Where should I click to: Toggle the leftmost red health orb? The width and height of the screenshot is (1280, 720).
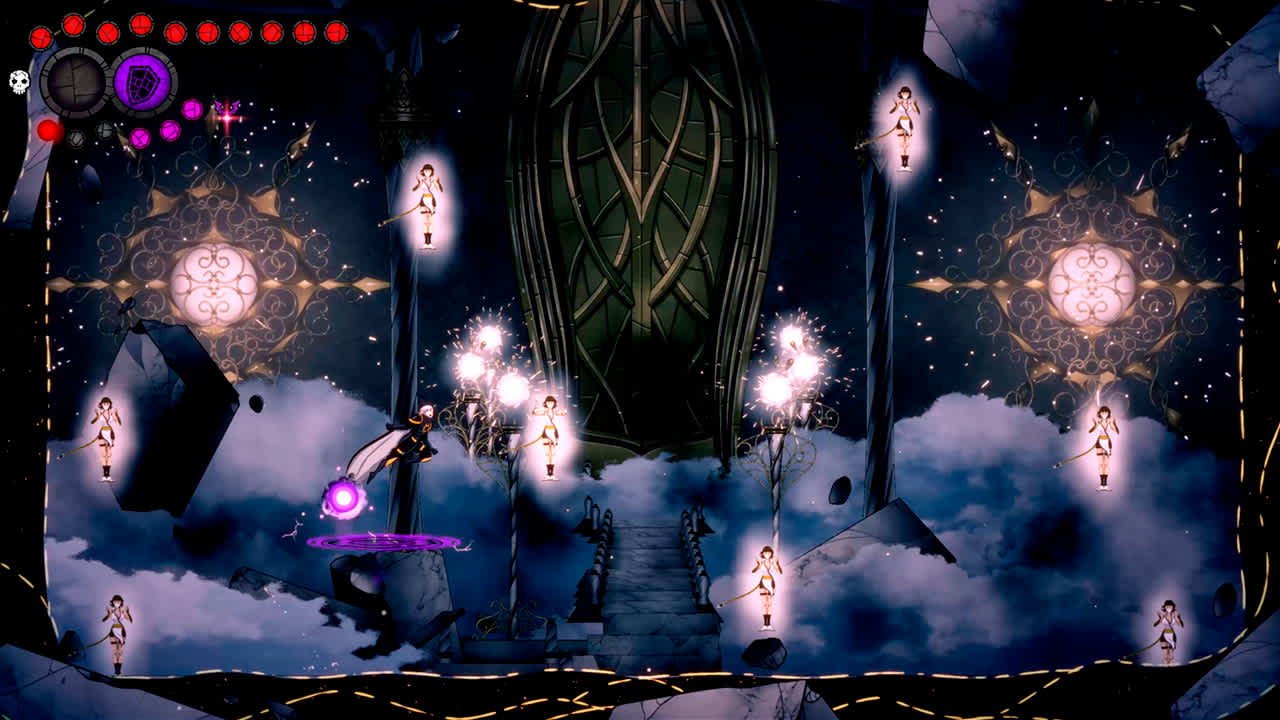(41, 38)
